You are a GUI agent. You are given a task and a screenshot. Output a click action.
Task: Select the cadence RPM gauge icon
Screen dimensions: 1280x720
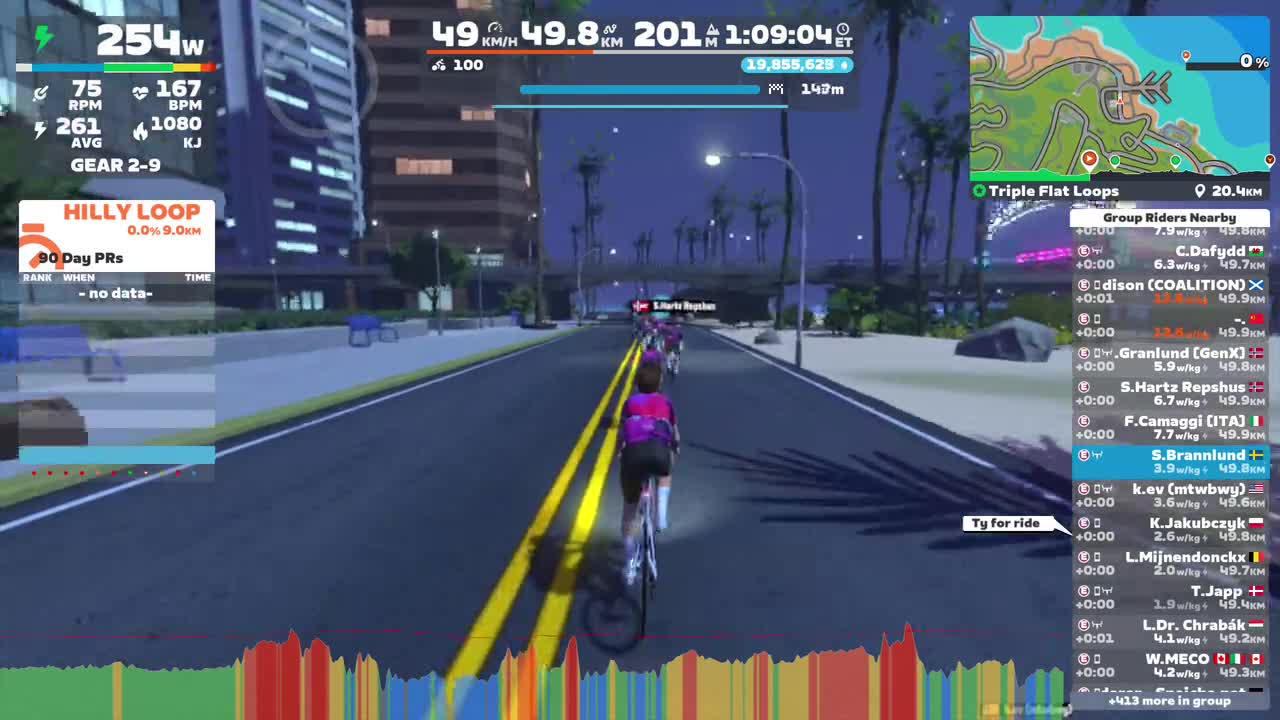tap(40, 91)
